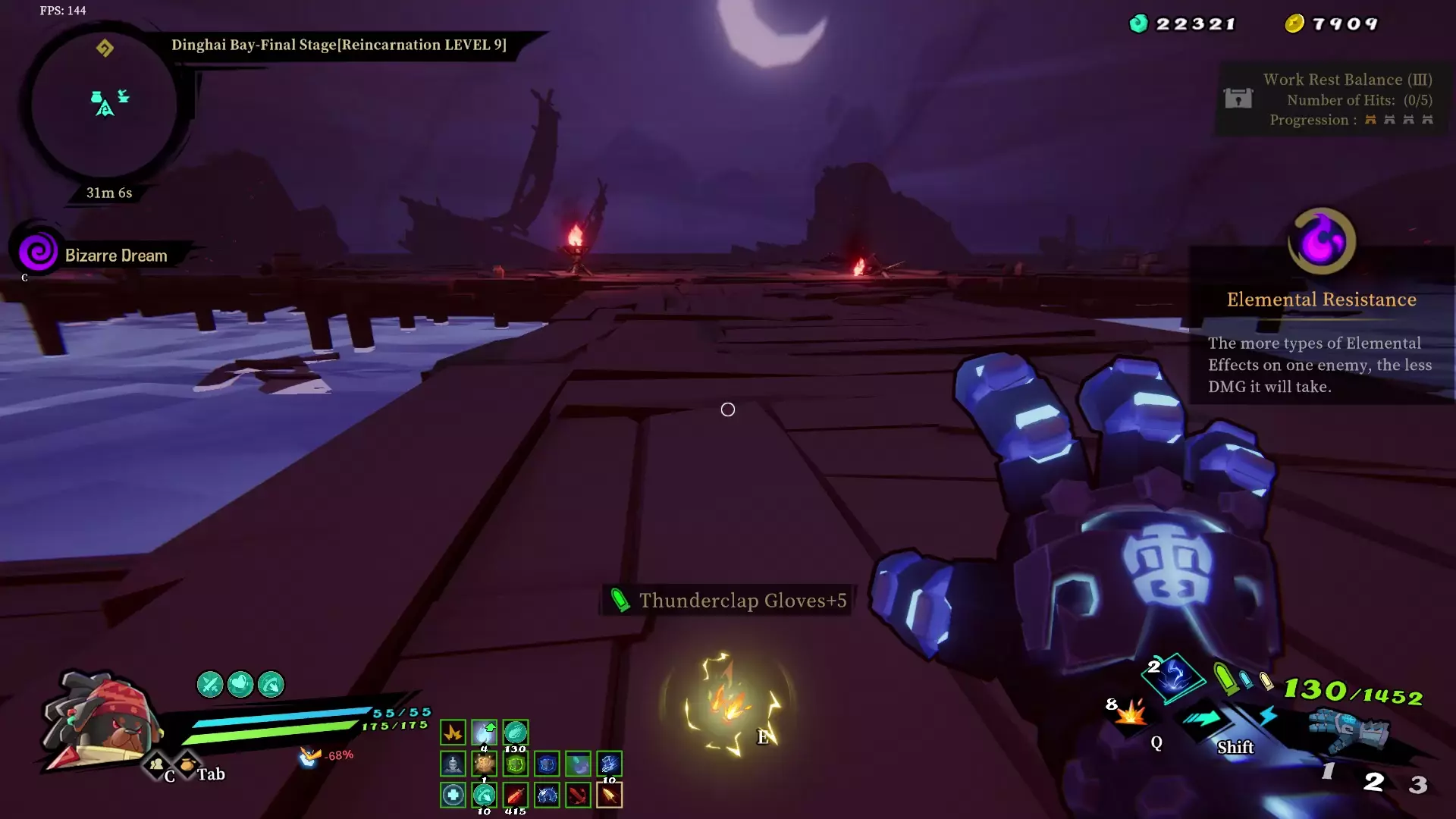The width and height of the screenshot is (1456, 819).
Task: Select the crossed swords buff icon
Action: 210,685
